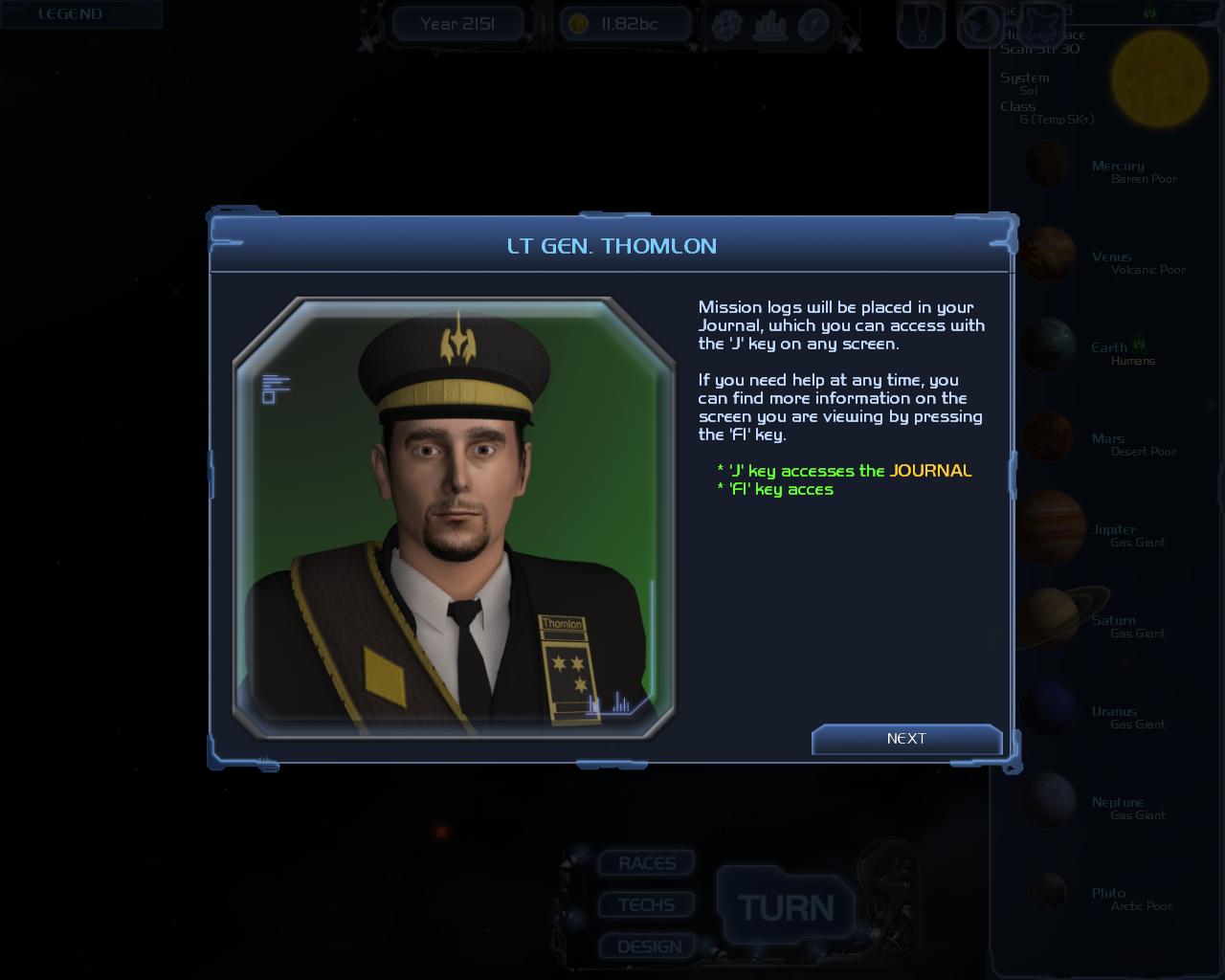The width and height of the screenshot is (1225, 980).
Task: Continue the briefing with the NEXT button
Action: 906,739
